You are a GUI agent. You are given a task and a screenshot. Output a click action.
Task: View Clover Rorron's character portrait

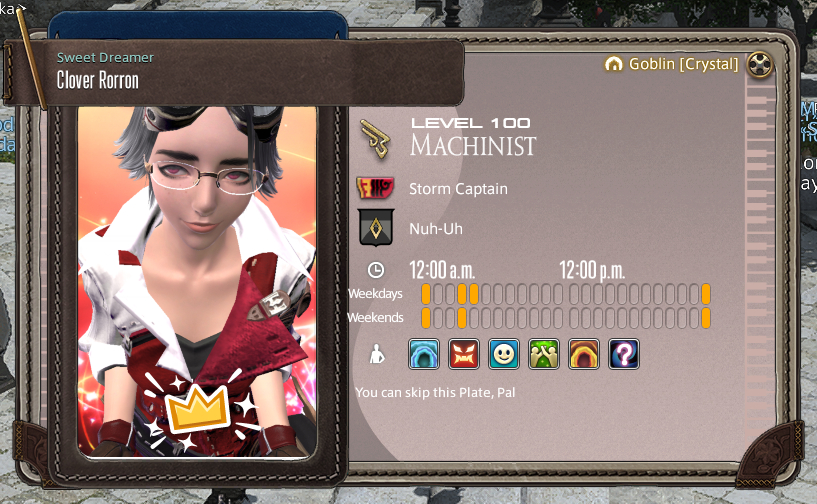click(x=197, y=280)
